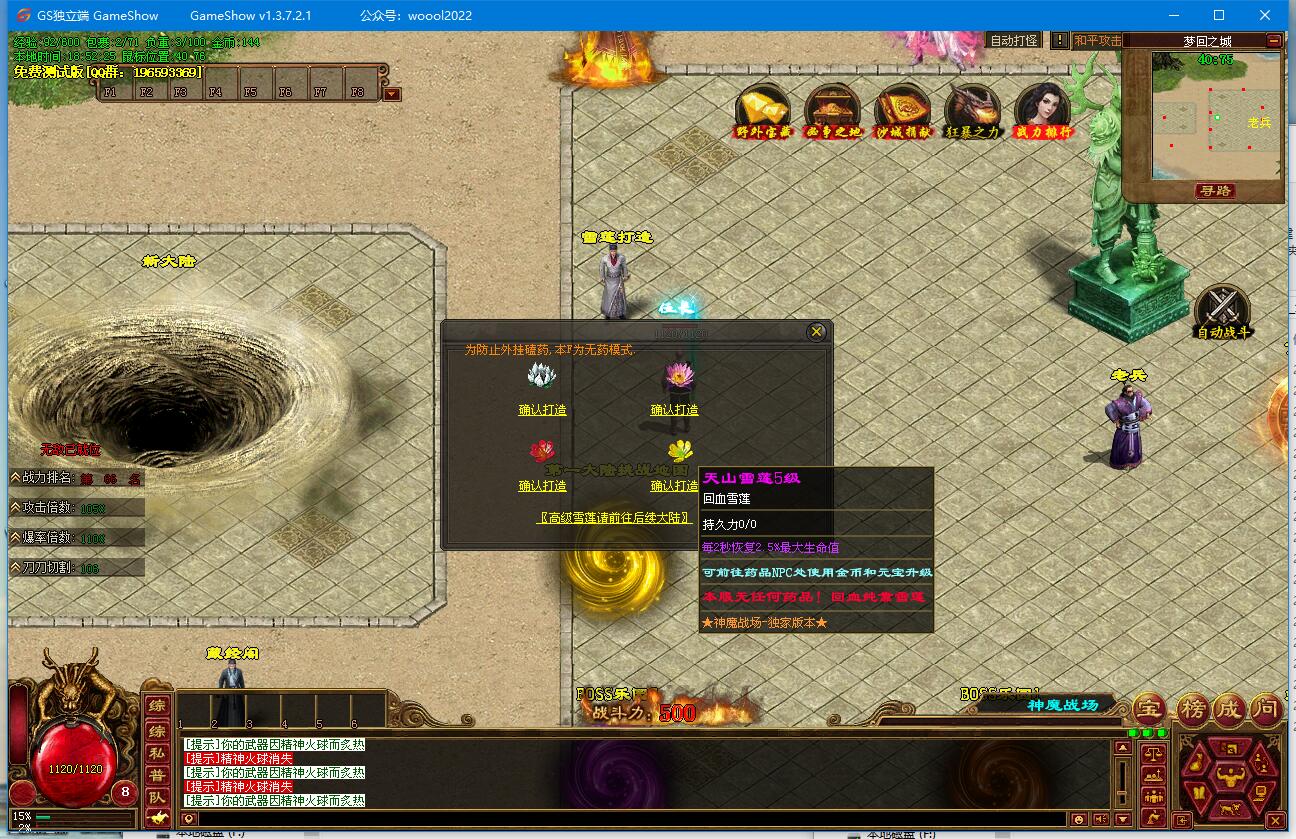Open the 野外宝藏 gold treasure icon
This screenshot has height=839, width=1296.
[764, 109]
